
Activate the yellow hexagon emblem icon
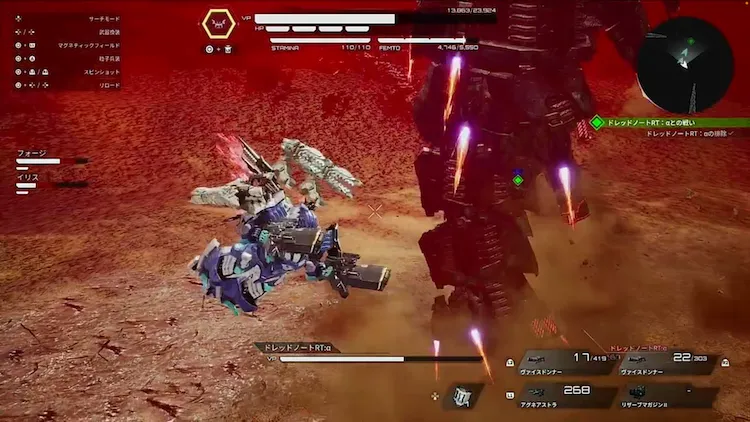218,24
